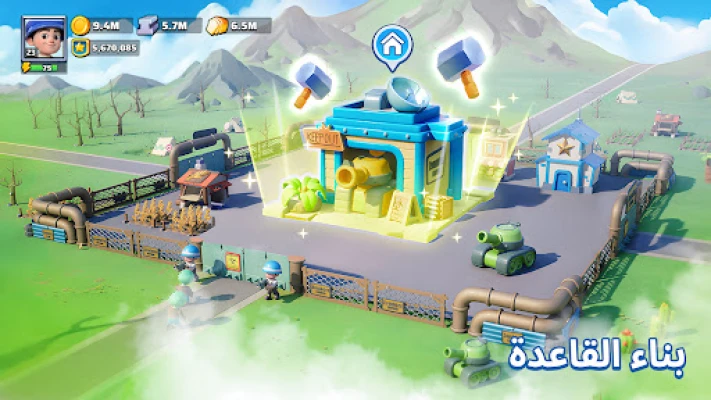Screen dimensions: 711x400
Task: Tap the gold coin resource icon
Action: [80, 26]
